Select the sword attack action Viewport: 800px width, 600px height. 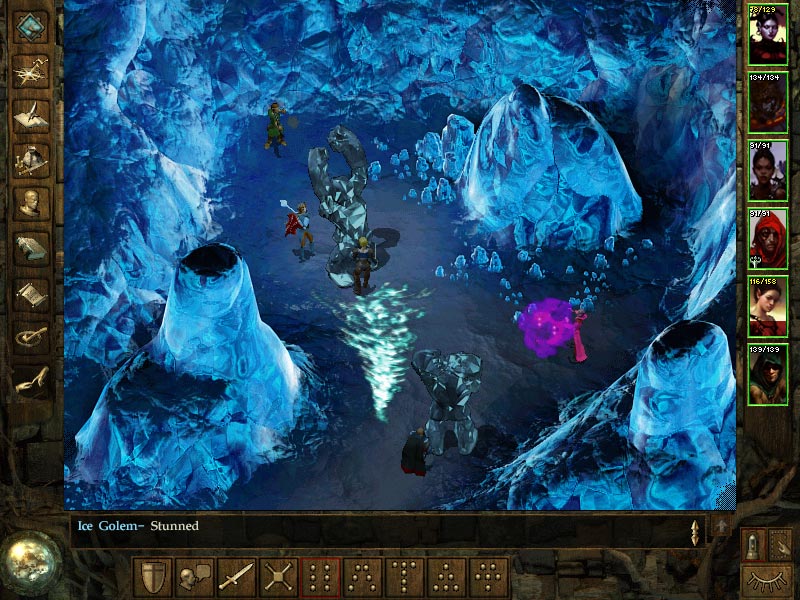[x=235, y=577]
